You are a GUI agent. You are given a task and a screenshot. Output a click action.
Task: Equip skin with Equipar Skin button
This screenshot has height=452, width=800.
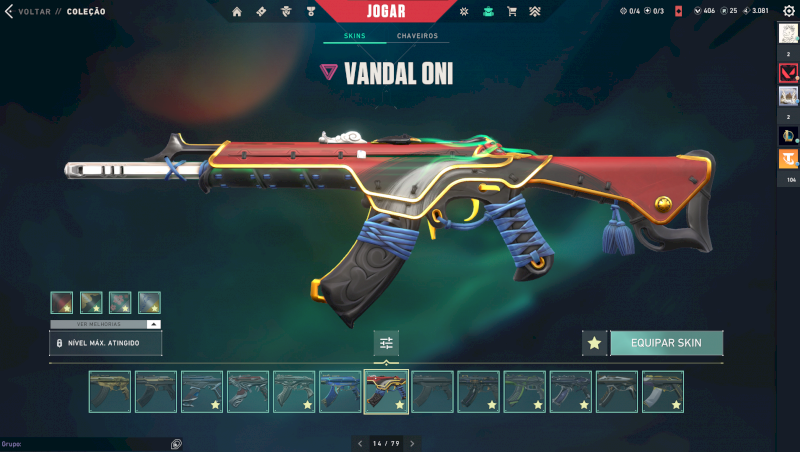pos(666,343)
